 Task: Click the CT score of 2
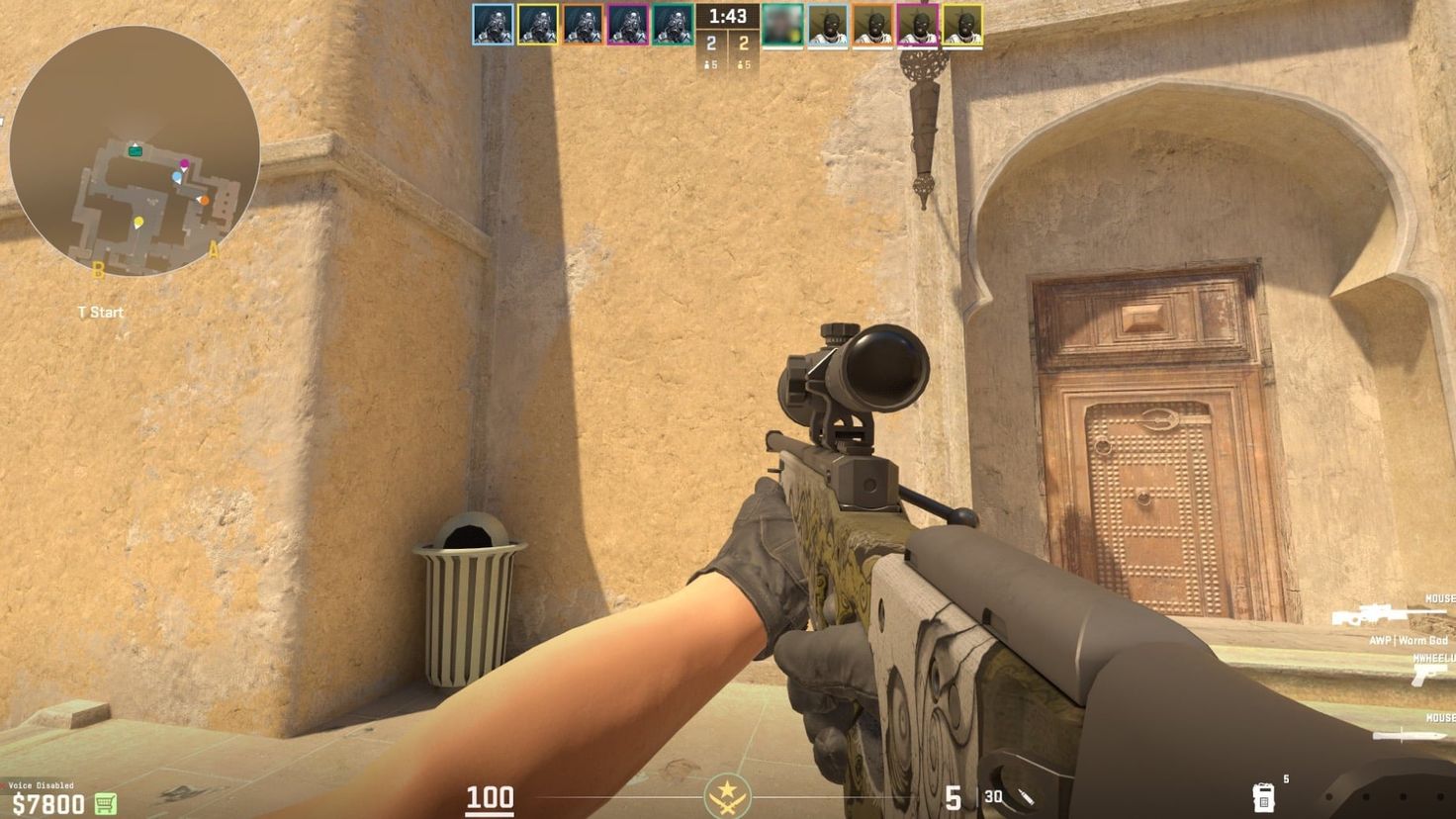710,42
